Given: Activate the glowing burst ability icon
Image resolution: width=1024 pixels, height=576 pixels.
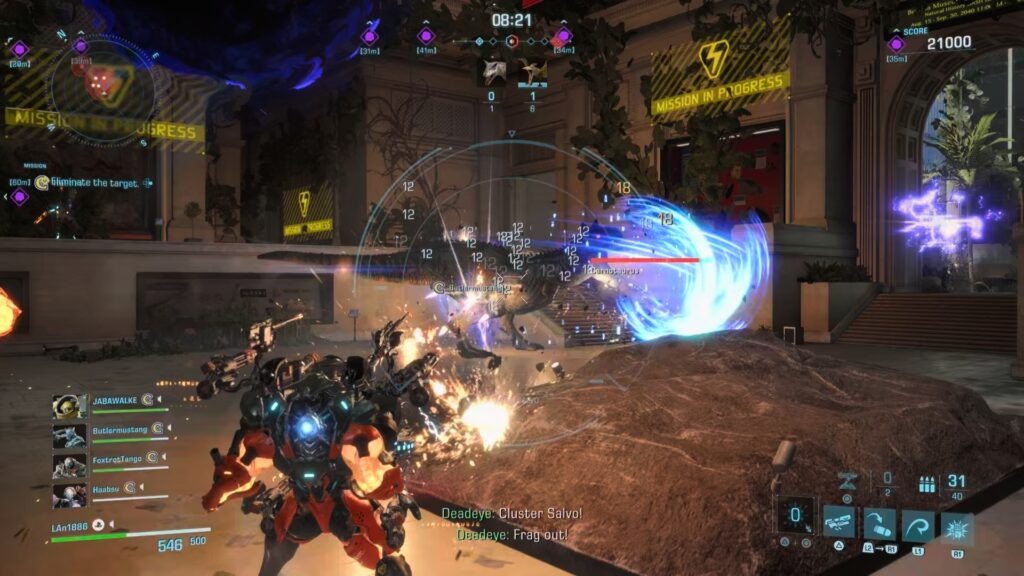Looking at the screenshot, I should (x=957, y=528).
